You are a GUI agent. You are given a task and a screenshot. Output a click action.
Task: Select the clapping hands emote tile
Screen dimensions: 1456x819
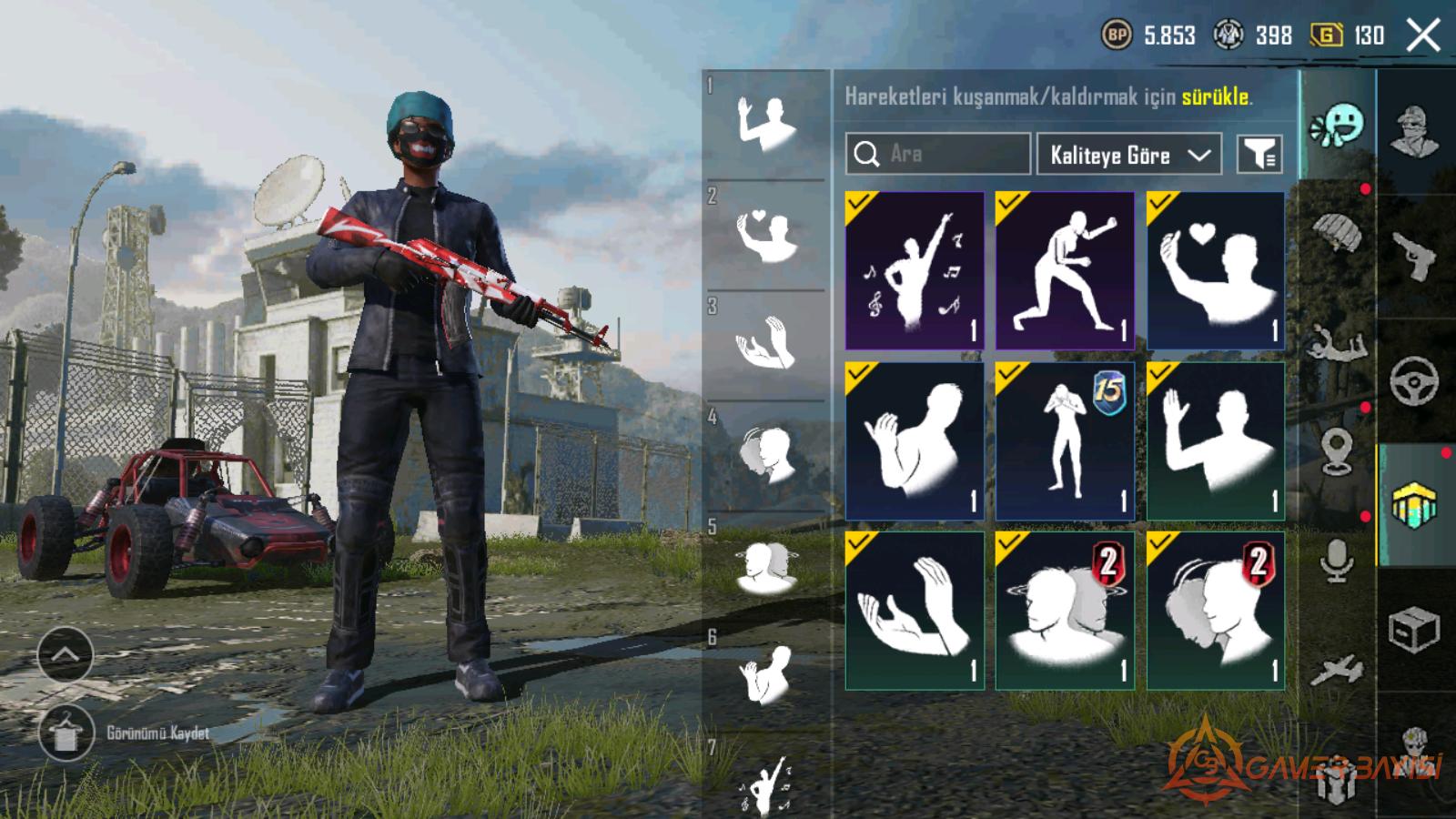pos(915,611)
